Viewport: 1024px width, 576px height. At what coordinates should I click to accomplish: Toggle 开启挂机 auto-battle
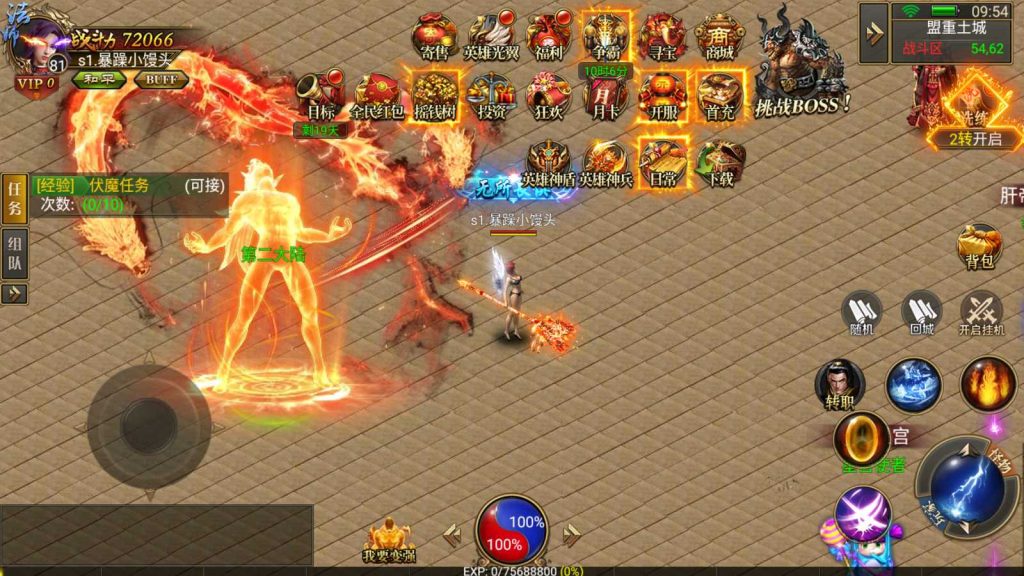pyautogui.click(x=981, y=313)
